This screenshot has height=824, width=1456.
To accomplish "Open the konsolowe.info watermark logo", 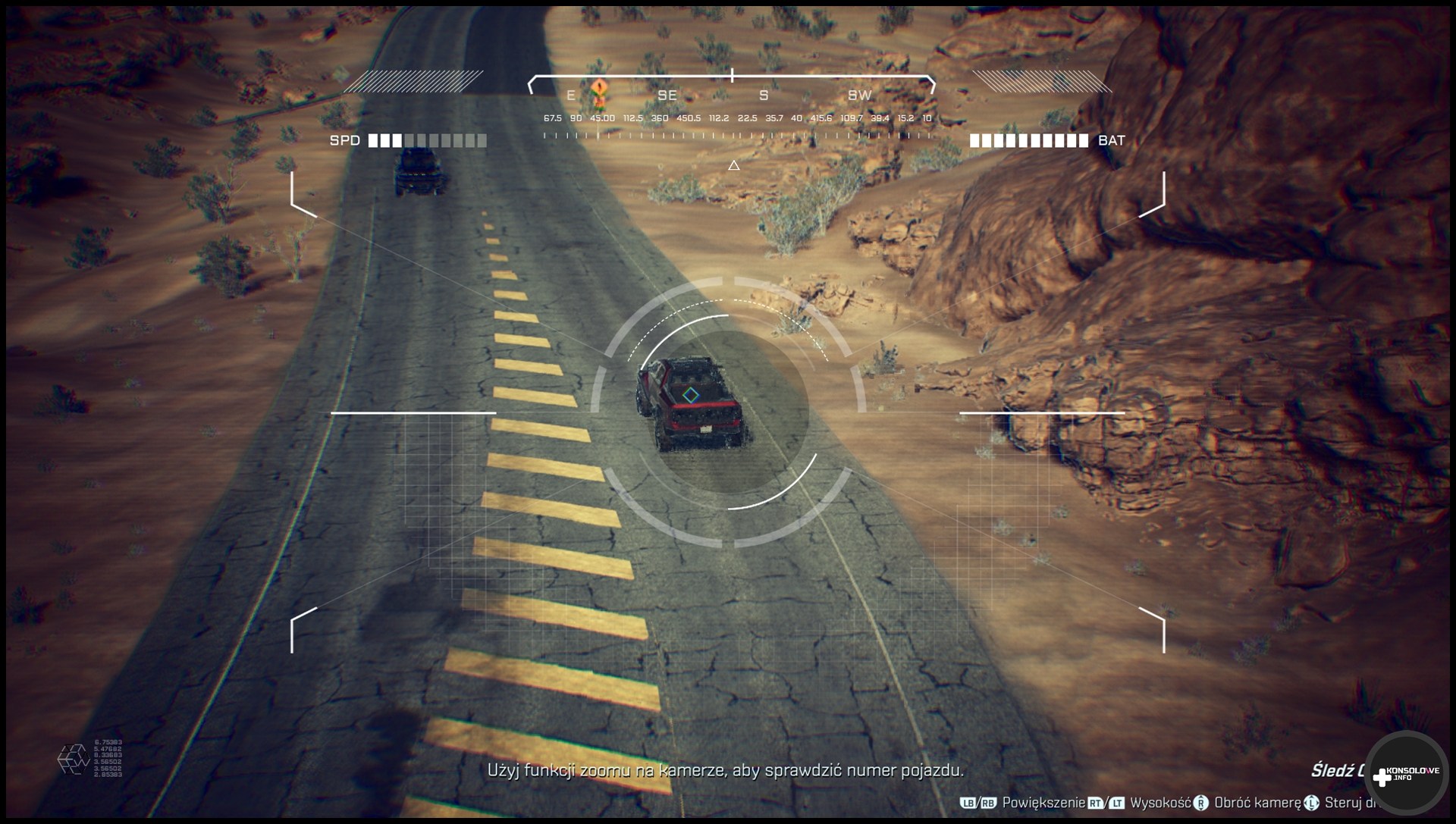I will coord(1405,773).
